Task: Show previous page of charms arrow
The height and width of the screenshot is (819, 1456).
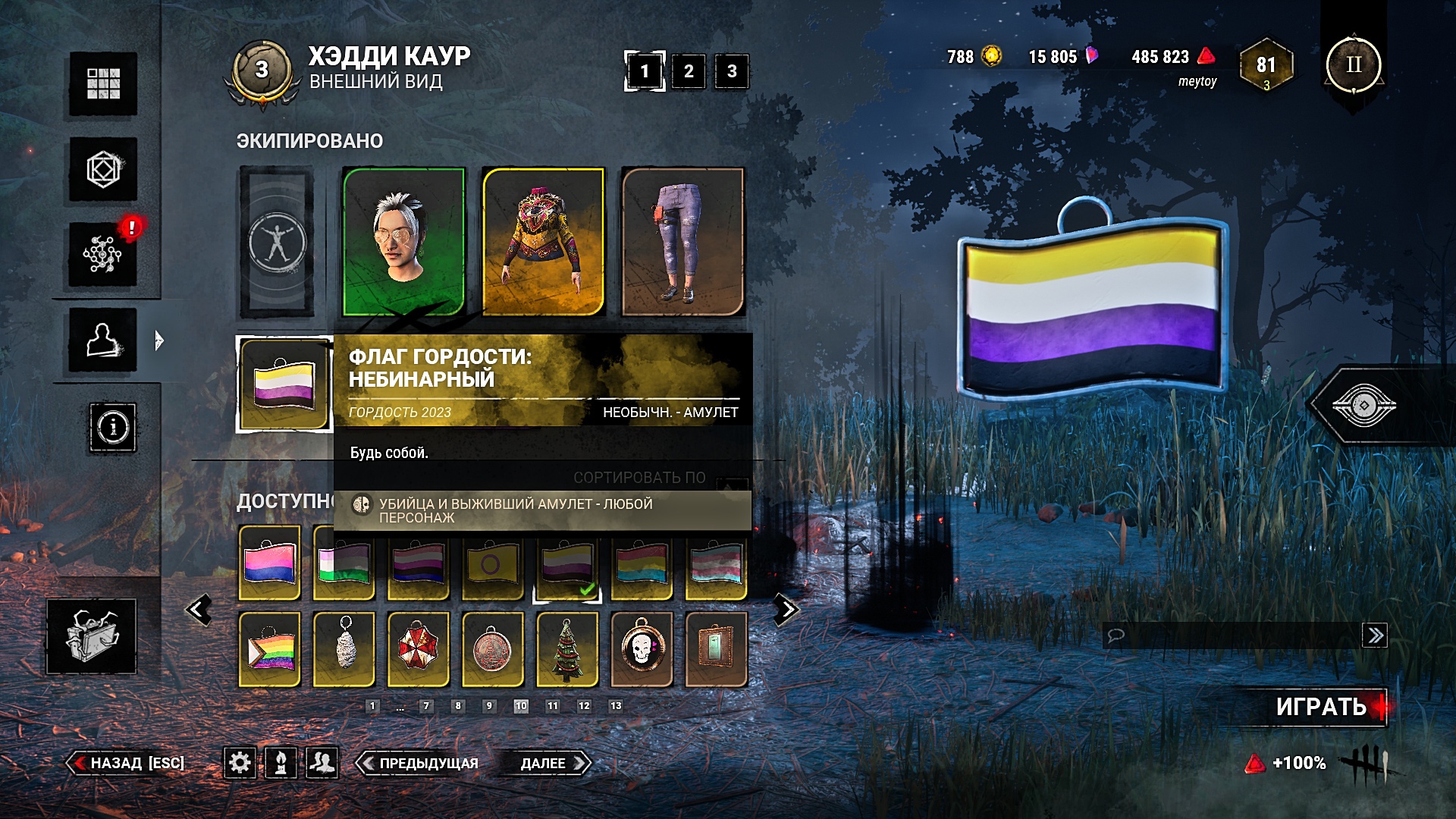Action: click(x=199, y=609)
